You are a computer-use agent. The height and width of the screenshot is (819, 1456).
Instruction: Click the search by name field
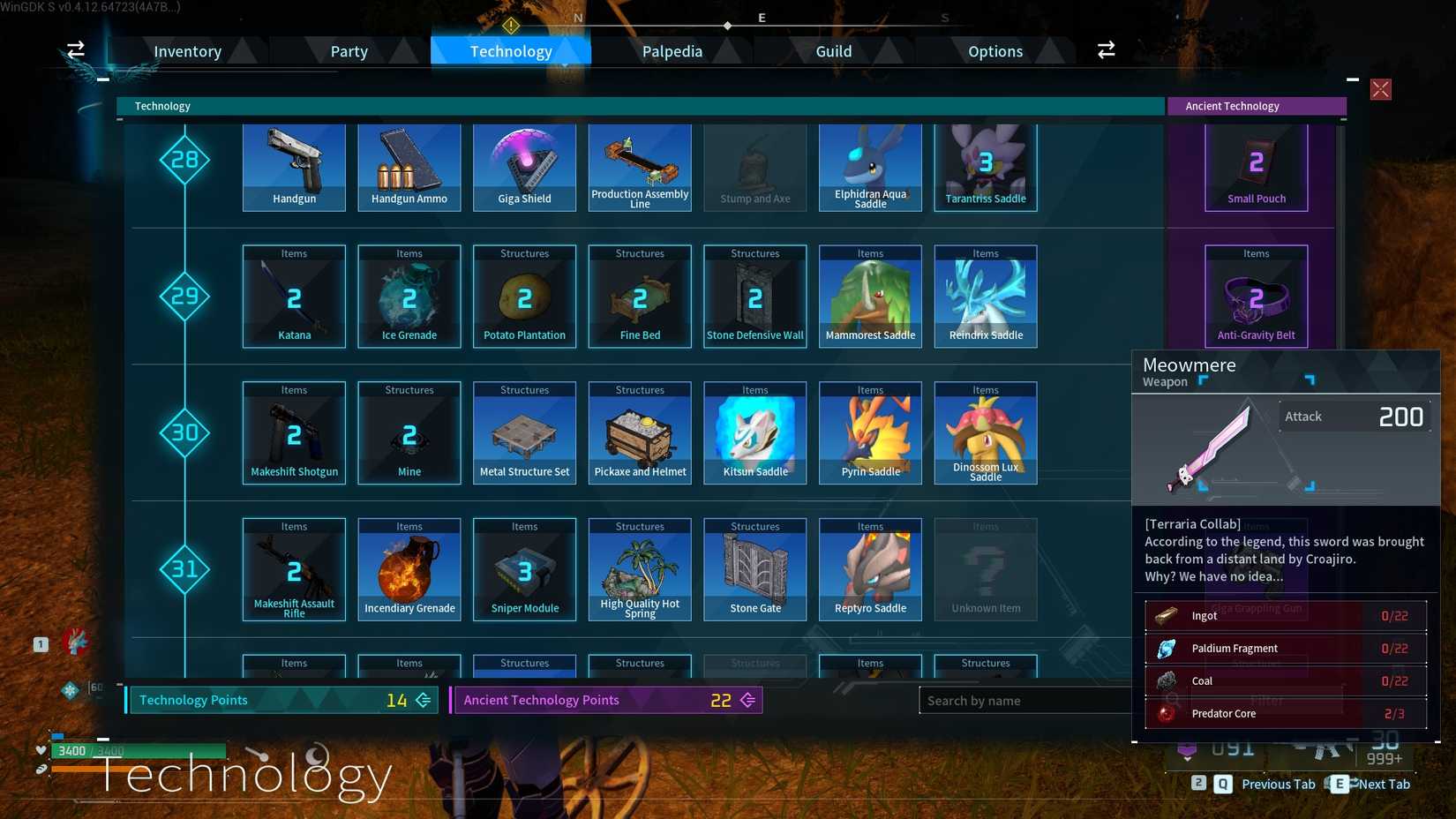[x=1024, y=700]
